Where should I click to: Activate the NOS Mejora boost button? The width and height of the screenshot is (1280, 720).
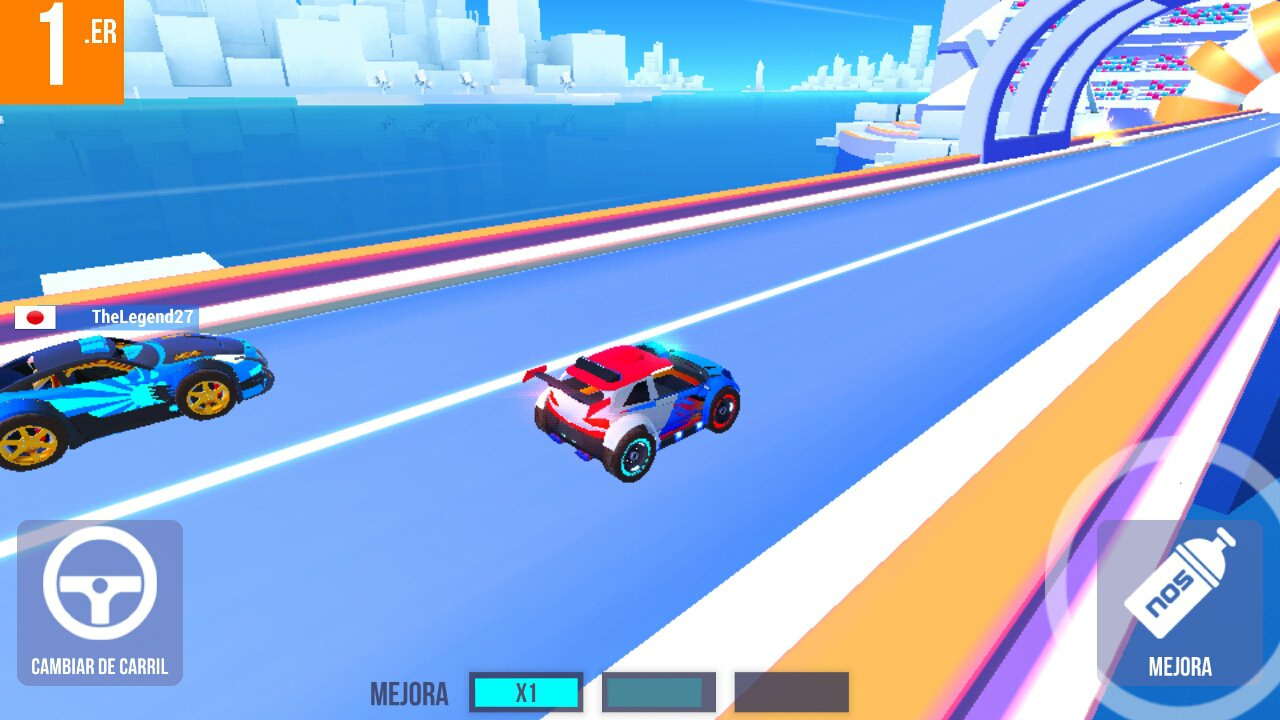(1179, 601)
